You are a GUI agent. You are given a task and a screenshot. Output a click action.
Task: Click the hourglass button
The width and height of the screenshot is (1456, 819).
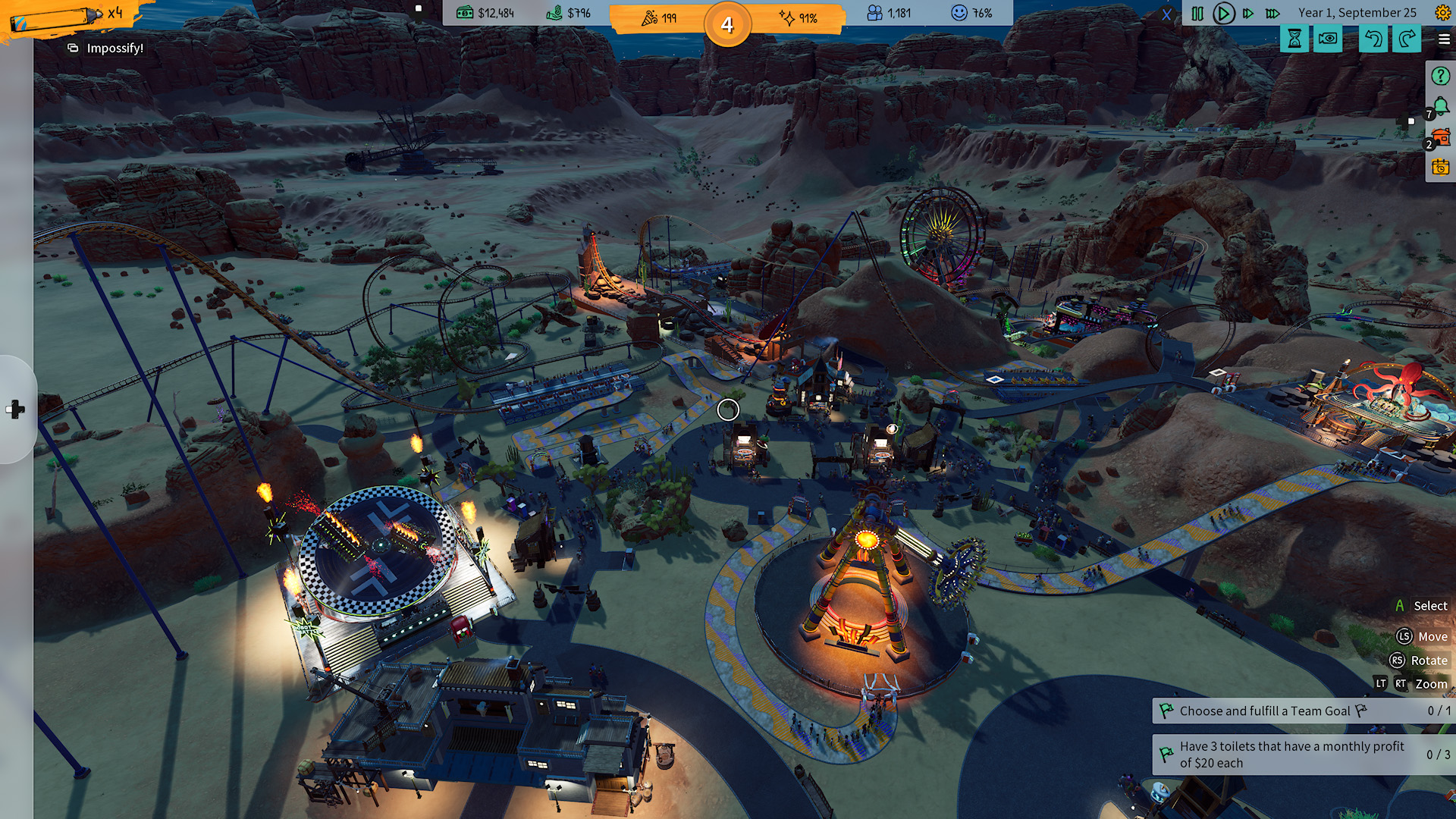1294,39
